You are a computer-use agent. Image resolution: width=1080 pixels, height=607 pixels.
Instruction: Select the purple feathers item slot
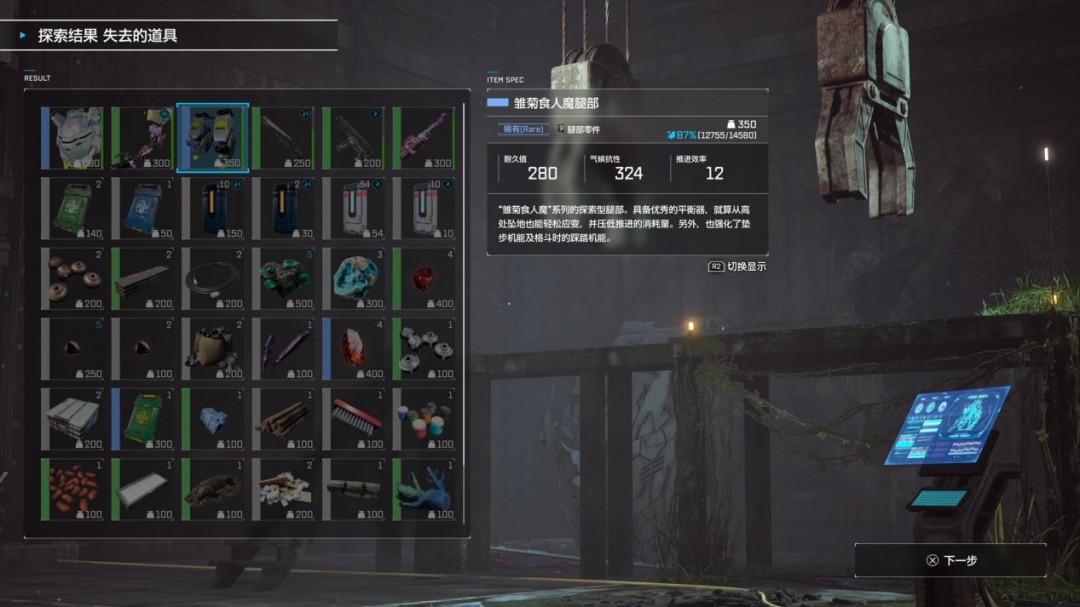(x=283, y=348)
